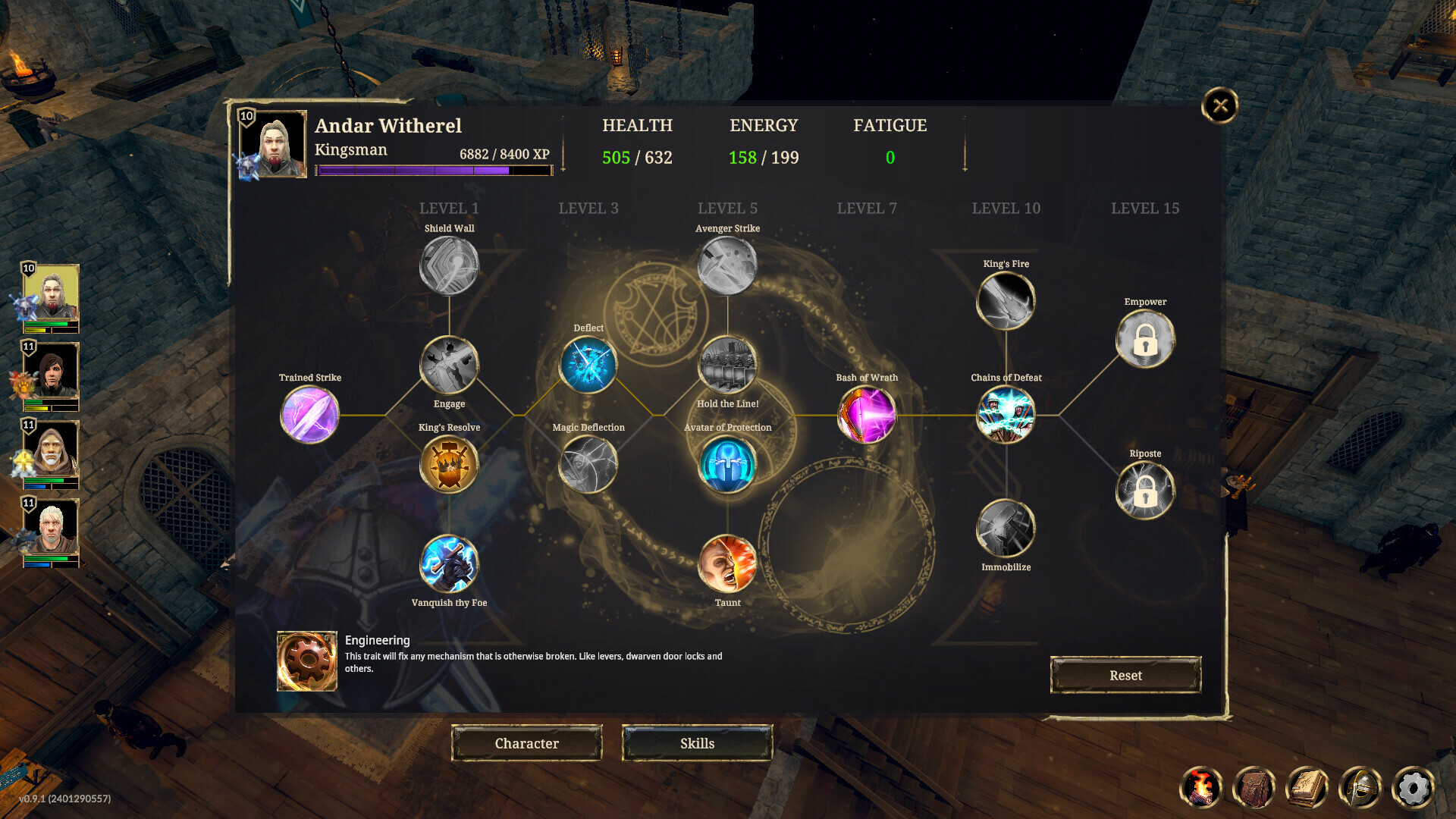The height and width of the screenshot is (819, 1456).
Task: Switch to the Skills tab
Action: pos(697,743)
